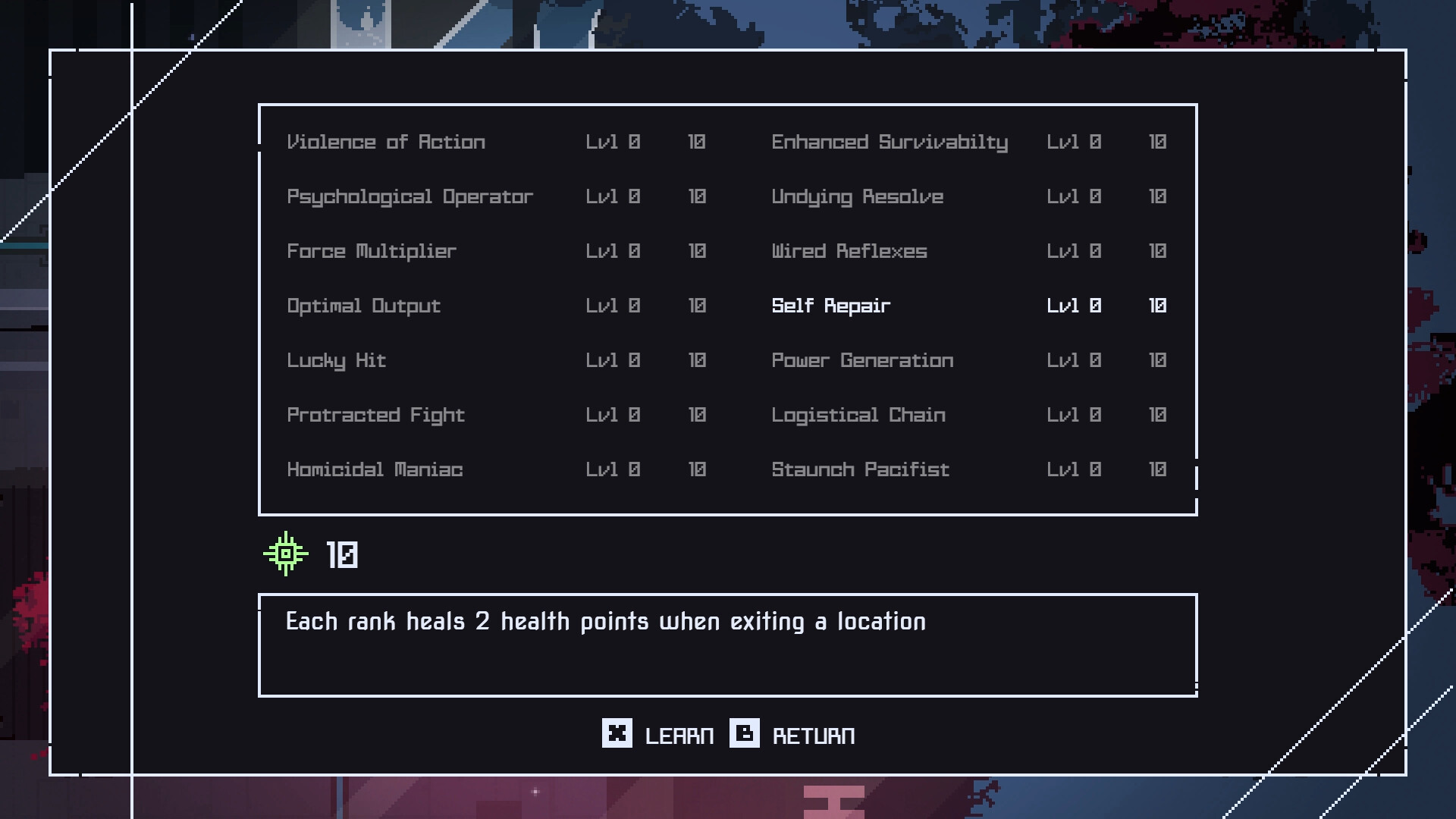Click the B Return button icon
Viewport: 1456px width, 819px height.
(x=744, y=734)
